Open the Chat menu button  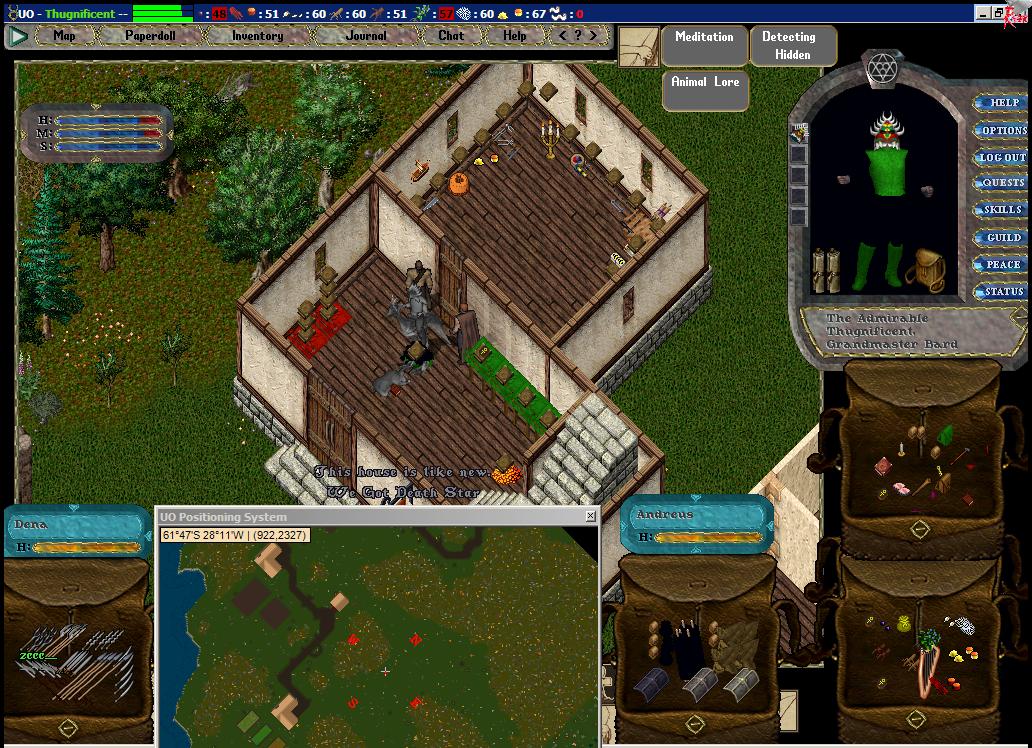(x=451, y=36)
